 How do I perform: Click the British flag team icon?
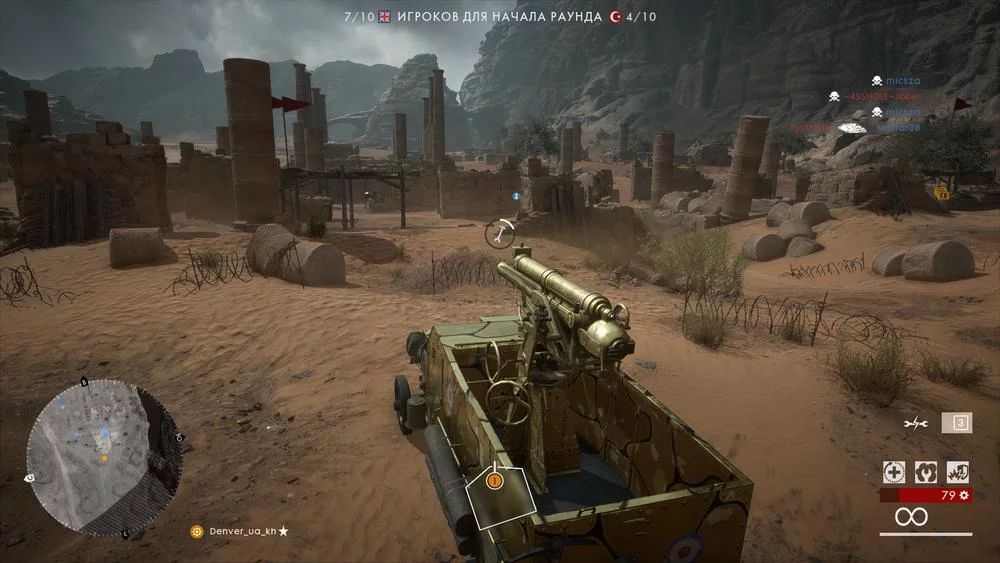(x=385, y=17)
